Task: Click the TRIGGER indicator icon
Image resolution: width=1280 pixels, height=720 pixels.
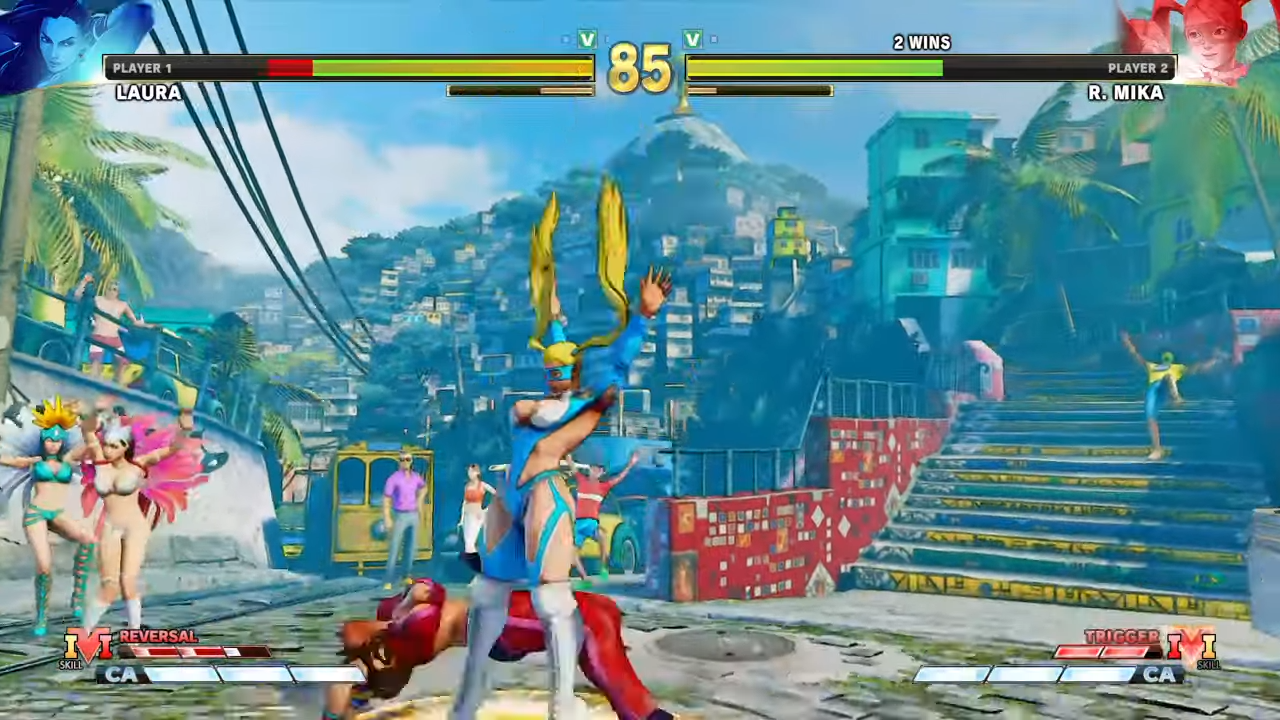Action: click(1122, 636)
